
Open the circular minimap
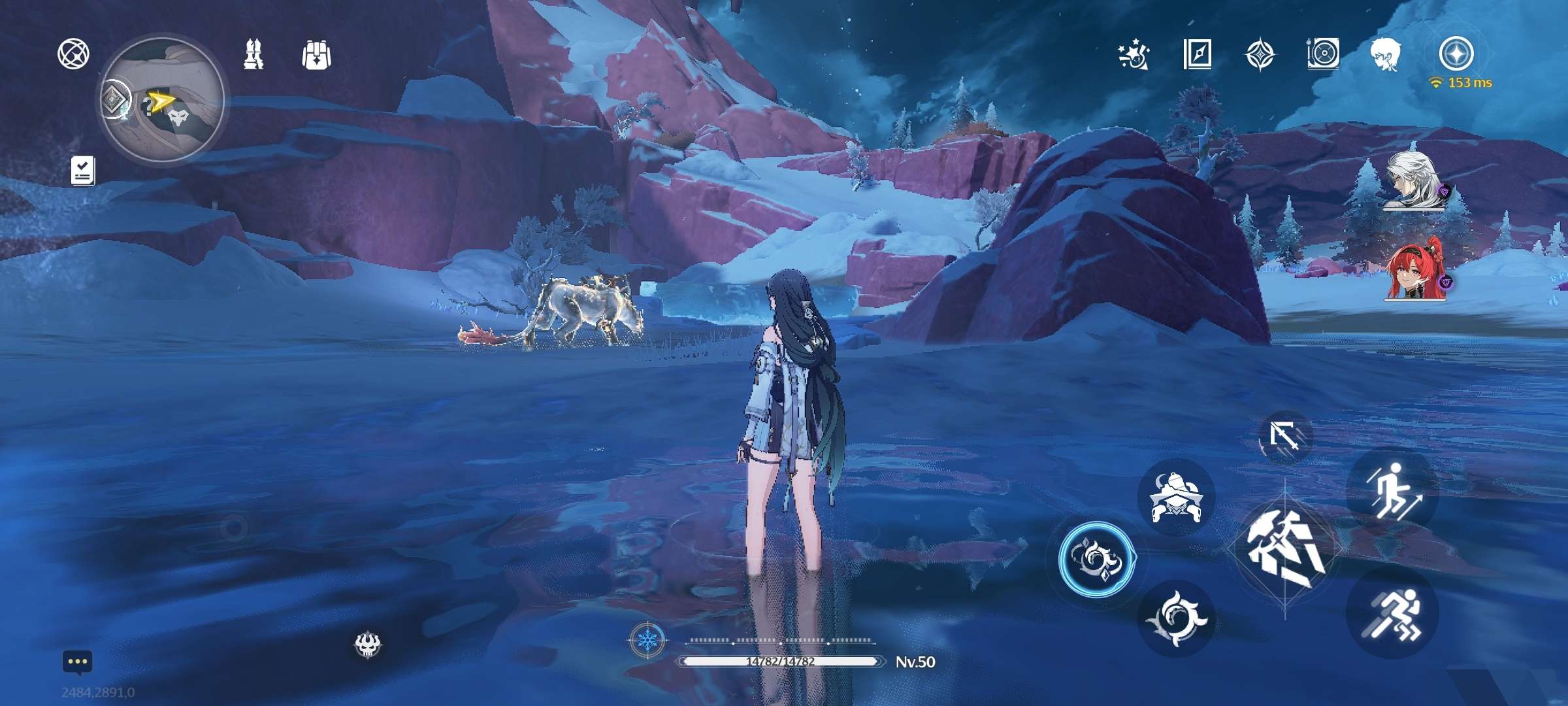163,101
